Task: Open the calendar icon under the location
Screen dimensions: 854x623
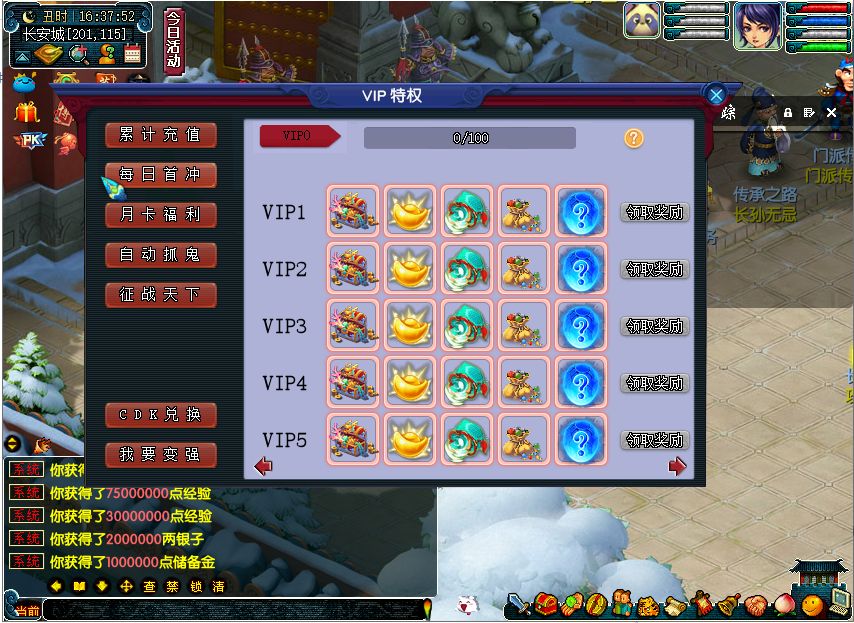Action: pyautogui.click(x=132, y=54)
